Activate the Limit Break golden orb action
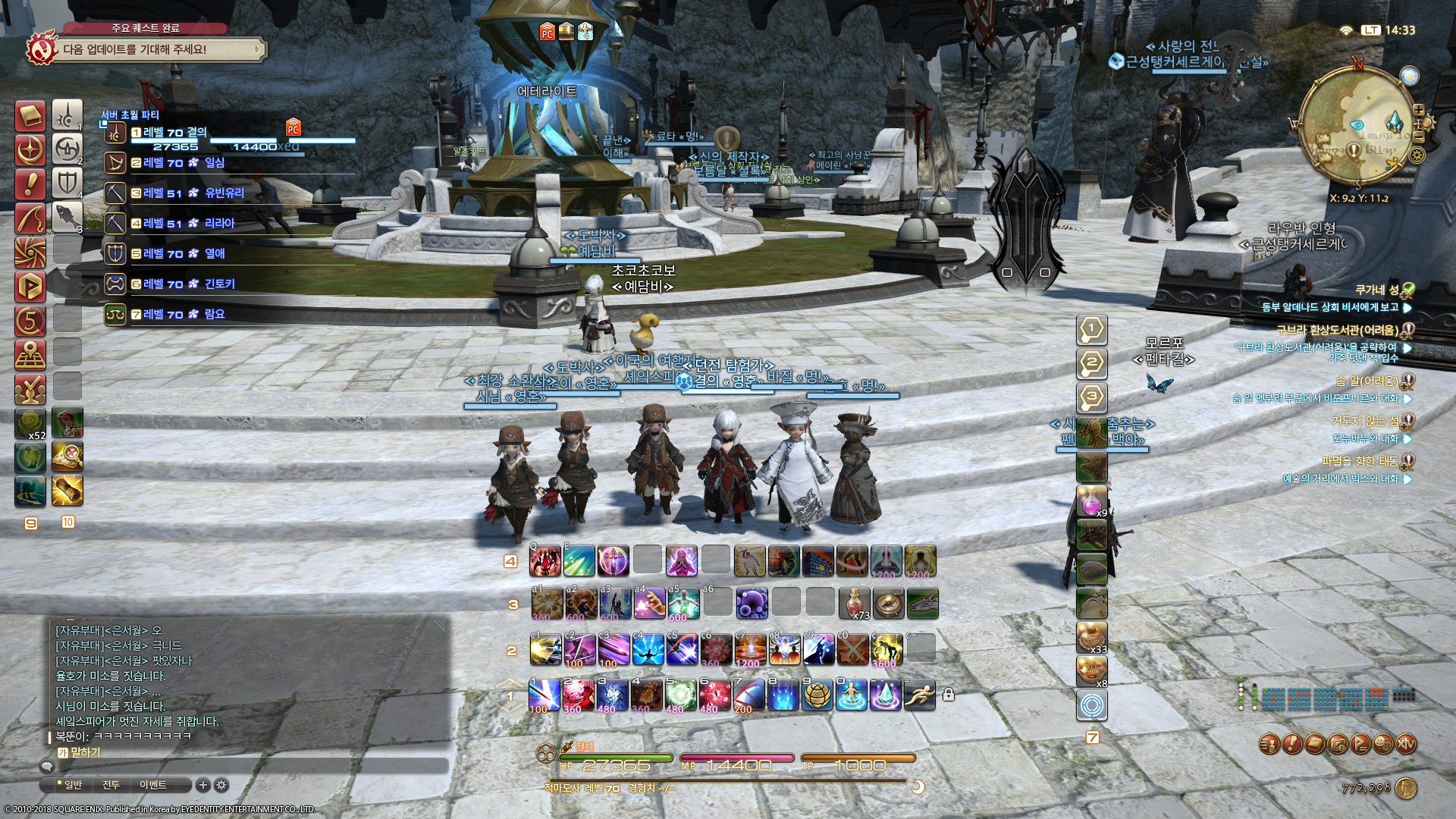This screenshot has width=1456, height=819. 817,695
